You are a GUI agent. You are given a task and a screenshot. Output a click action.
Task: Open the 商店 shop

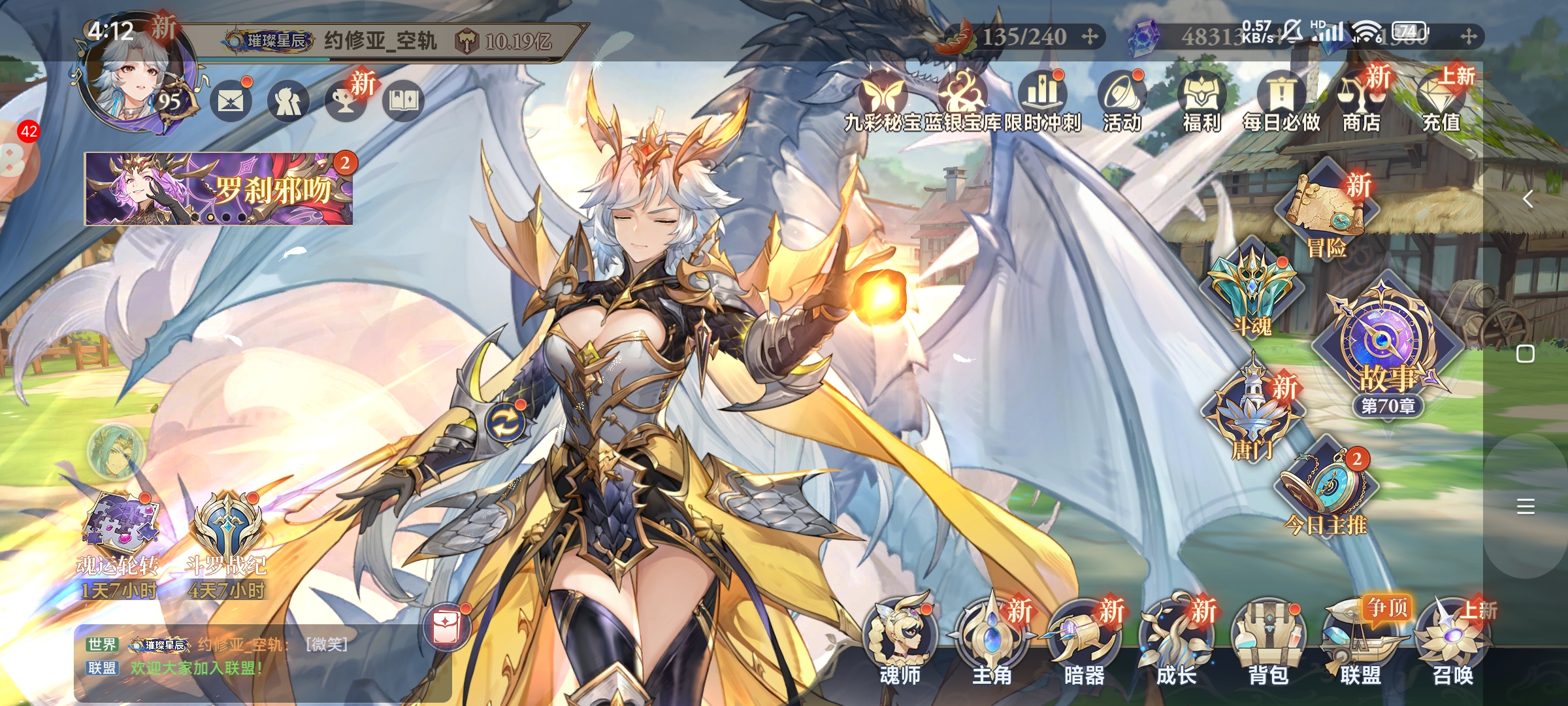coord(1362,101)
